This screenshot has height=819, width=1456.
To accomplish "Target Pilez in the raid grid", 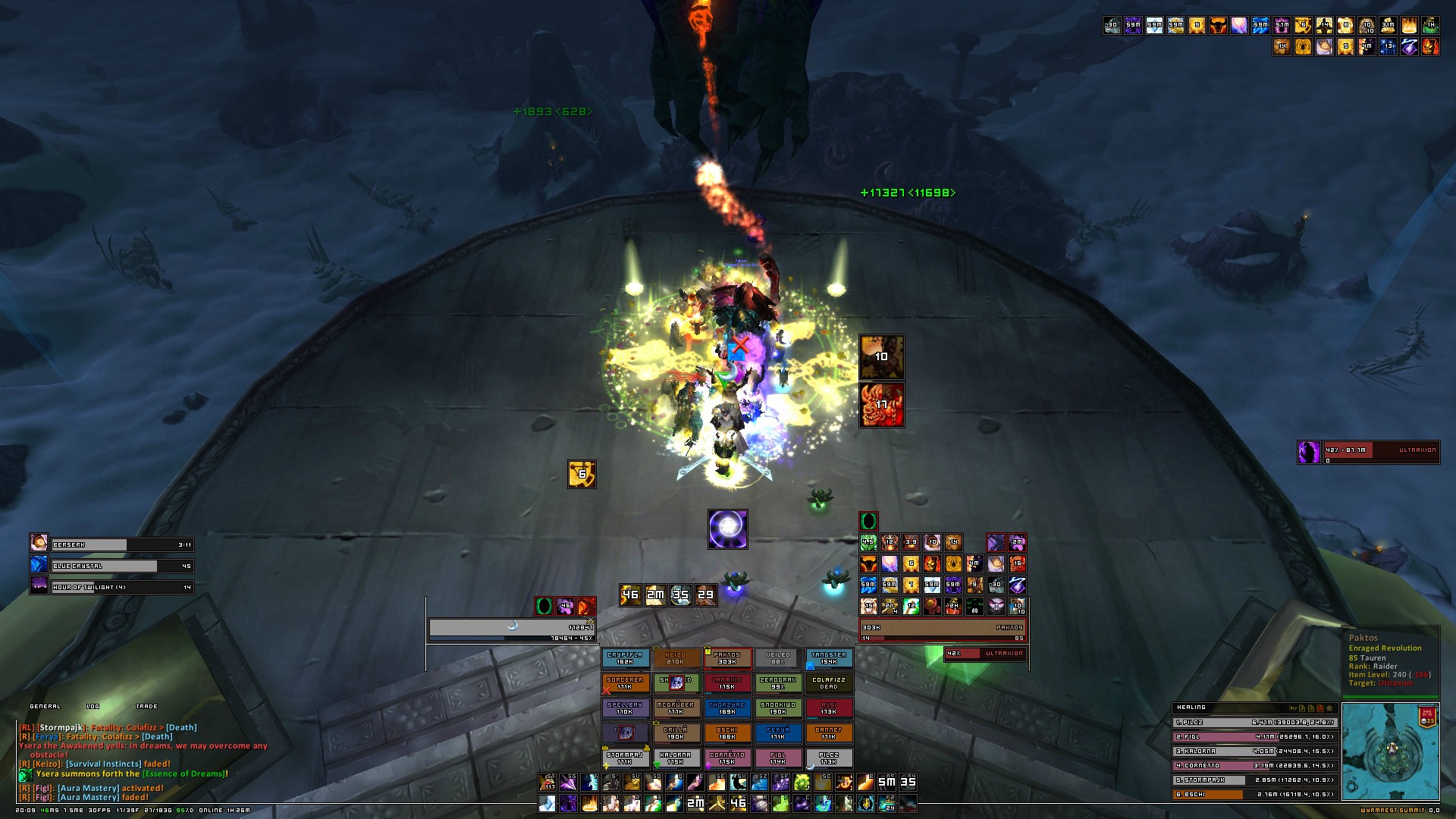I will (x=828, y=758).
